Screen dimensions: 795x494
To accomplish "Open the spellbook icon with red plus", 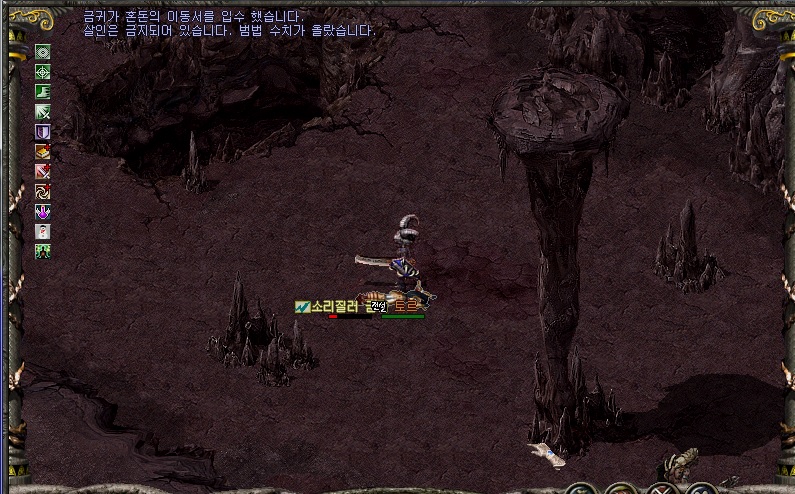I will click(43, 152).
